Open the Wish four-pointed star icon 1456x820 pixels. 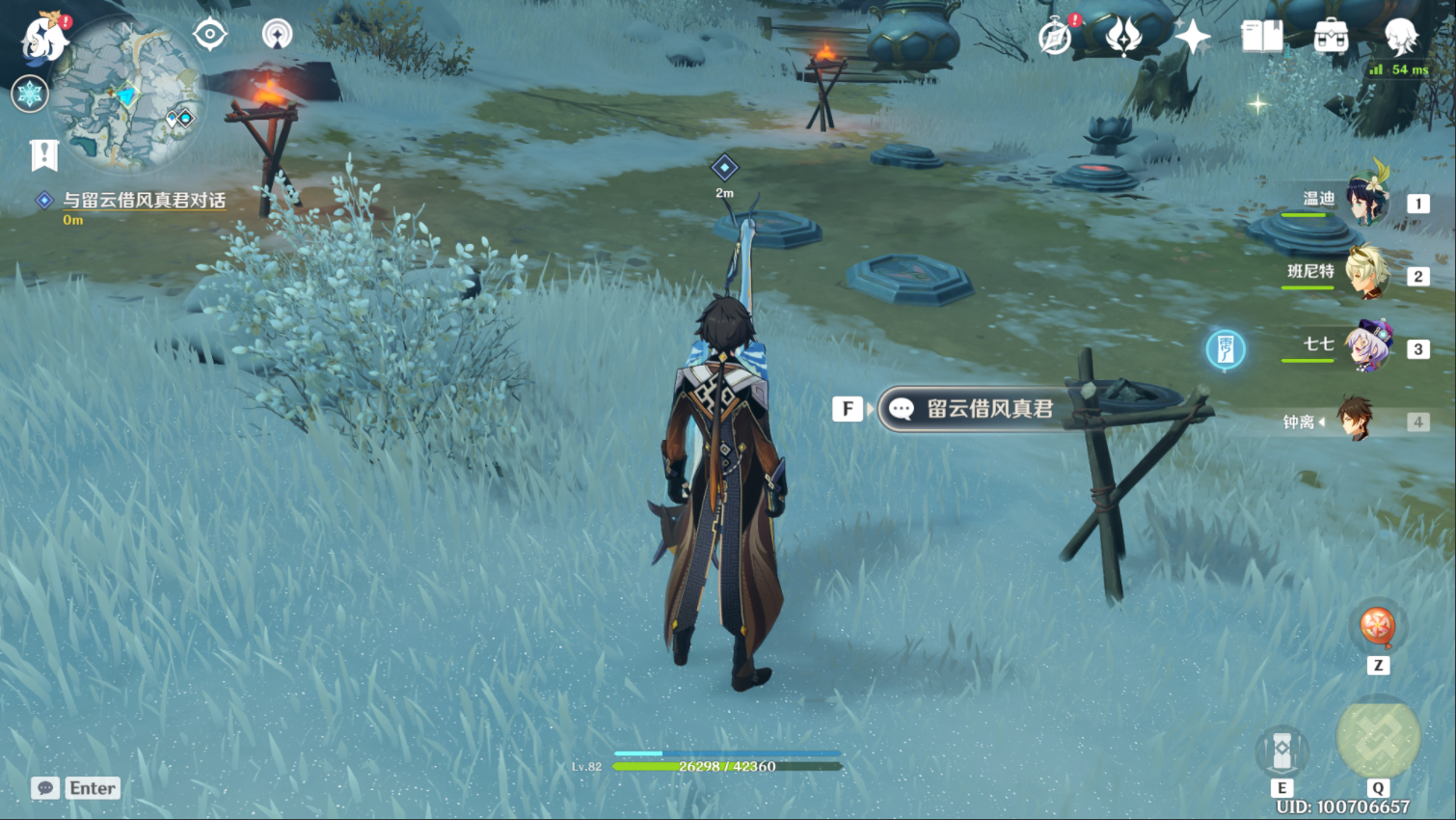click(1193, 38)
